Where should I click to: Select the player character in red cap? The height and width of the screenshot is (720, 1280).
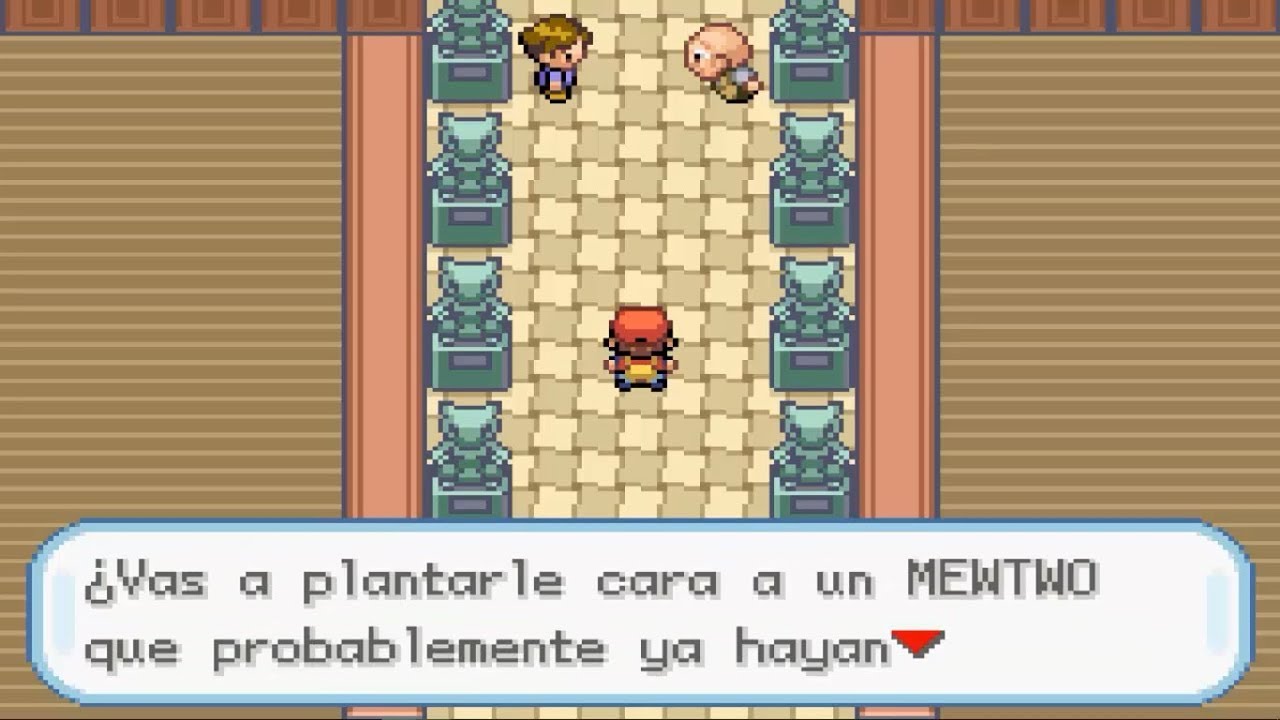tap(640, 350)
